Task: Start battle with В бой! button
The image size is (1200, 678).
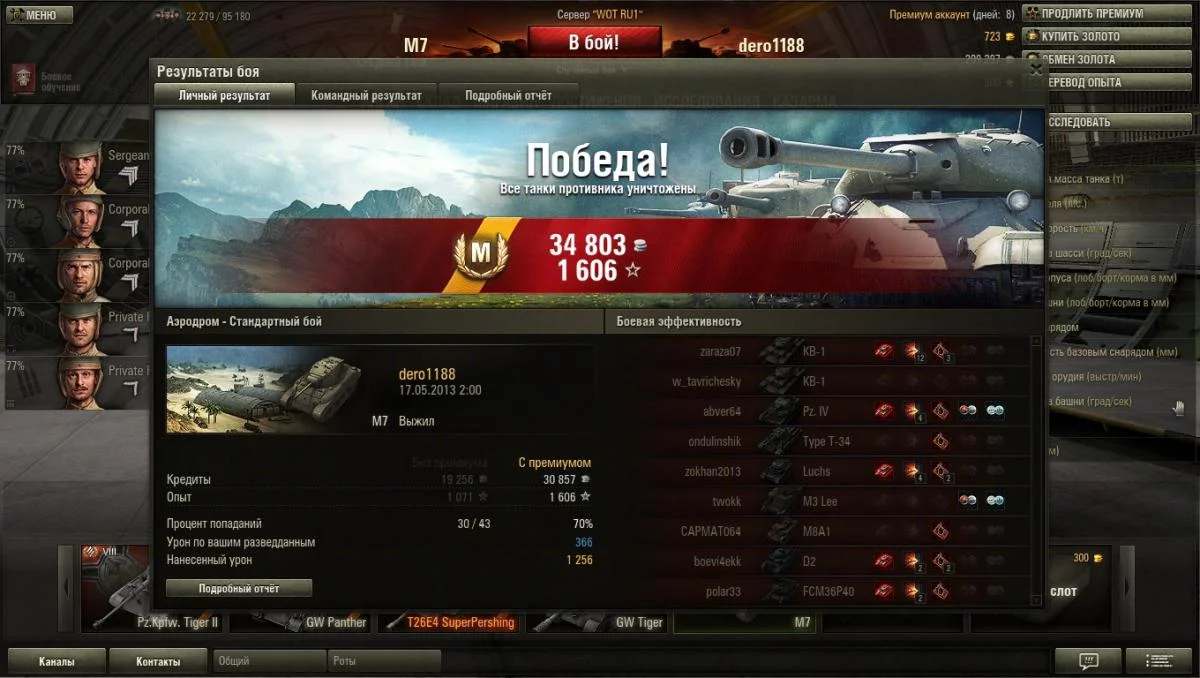Action: coord(594,43)
